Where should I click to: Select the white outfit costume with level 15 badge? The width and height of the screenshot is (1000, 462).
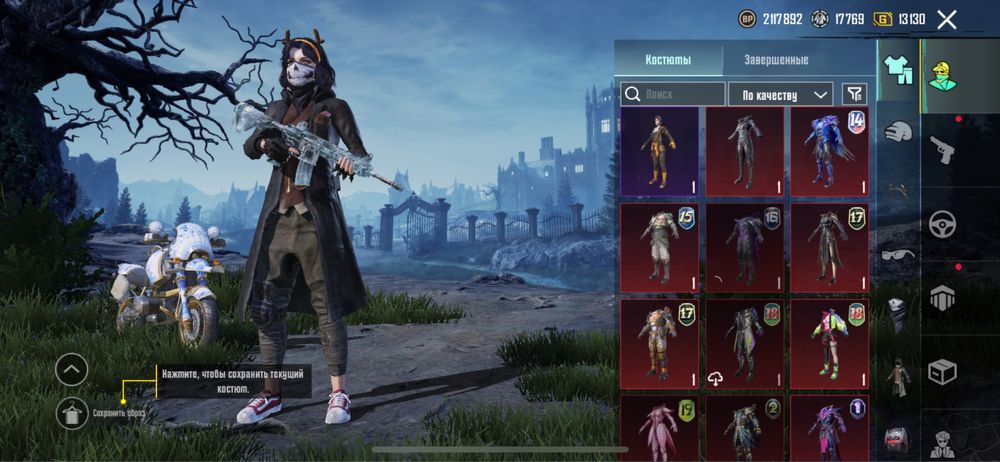click(659, 248)
